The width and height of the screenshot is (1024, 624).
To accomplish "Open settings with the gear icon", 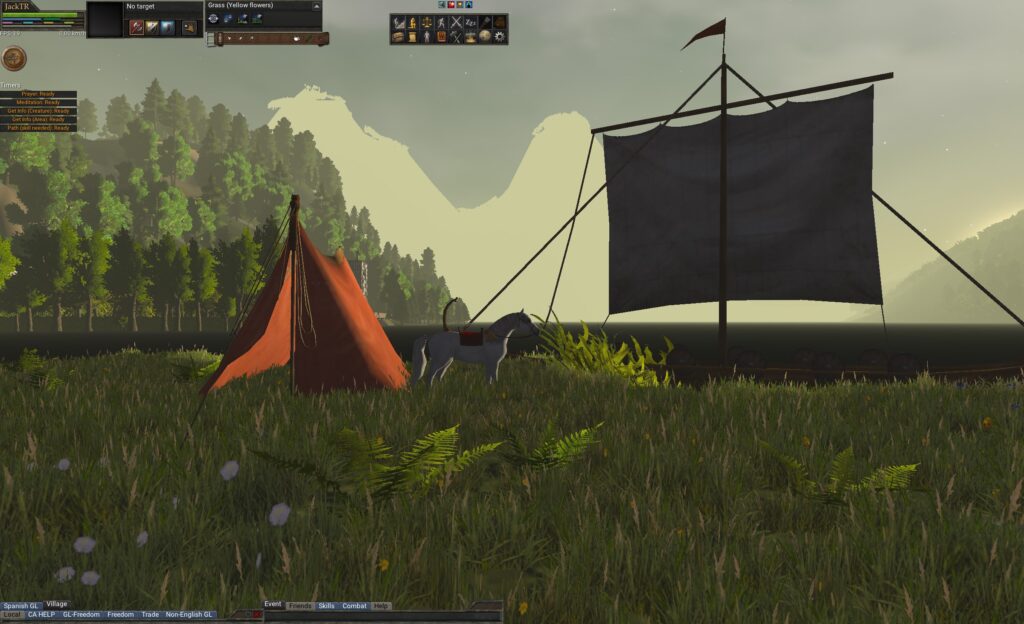I will 500,37.
